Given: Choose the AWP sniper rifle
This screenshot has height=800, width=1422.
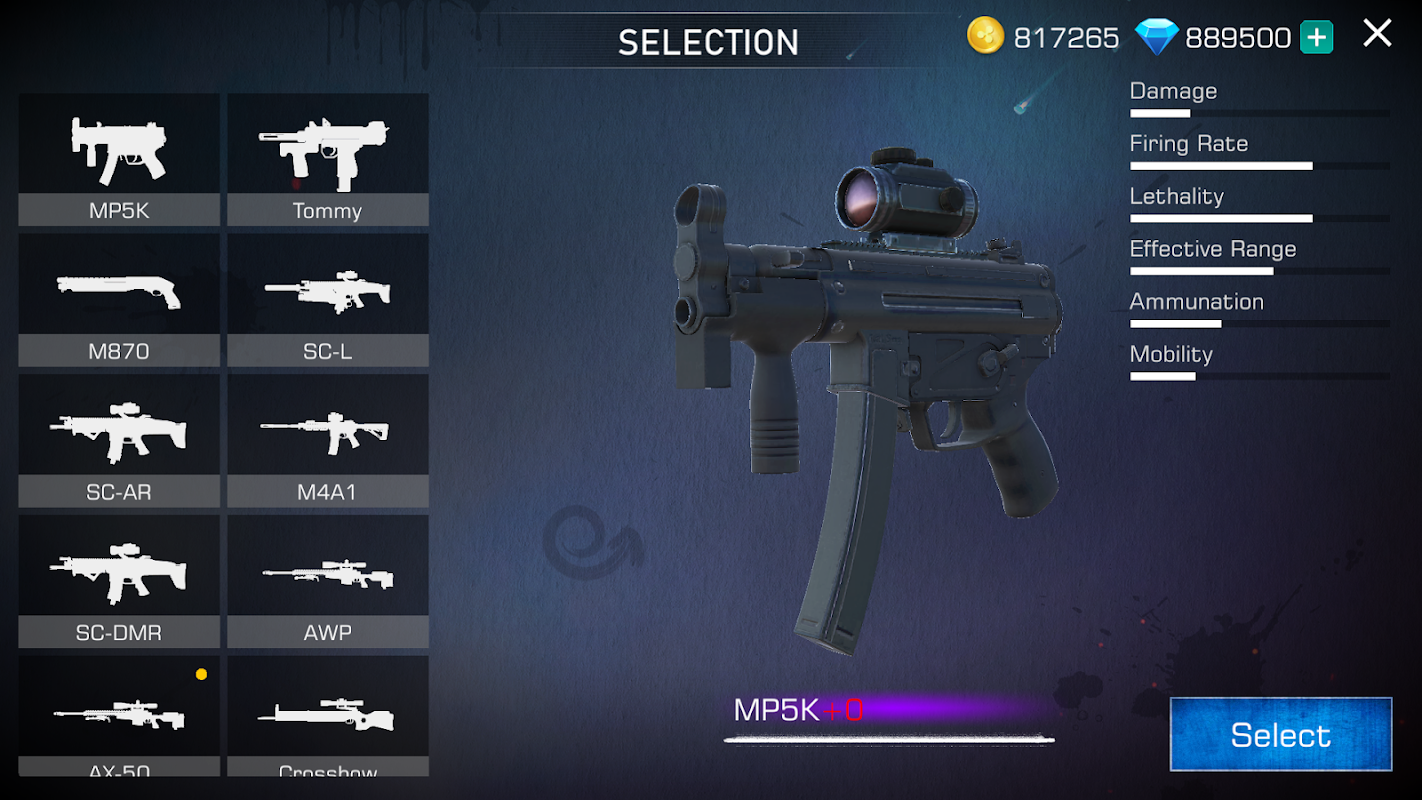Looking at the screenshot, I should pyautogui.click(x=328, y=581).
